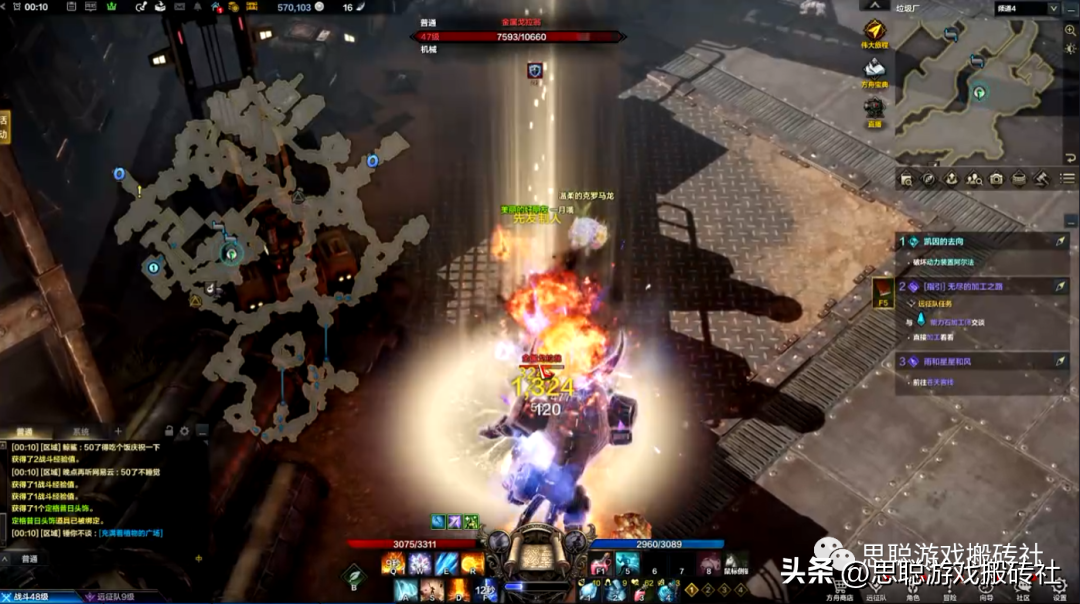The height and width of the screenshot is (604, 1080).
Task: Open the 方舟宝典 icon
Action: click(876, 68)
